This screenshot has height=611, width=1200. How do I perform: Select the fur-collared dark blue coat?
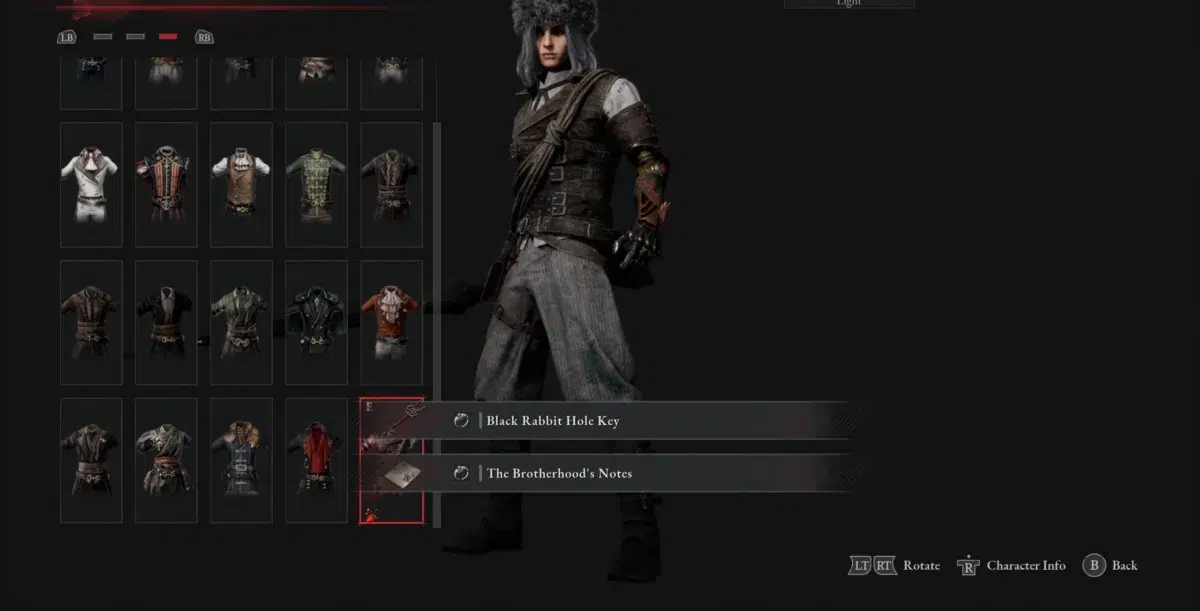(241, 460)
